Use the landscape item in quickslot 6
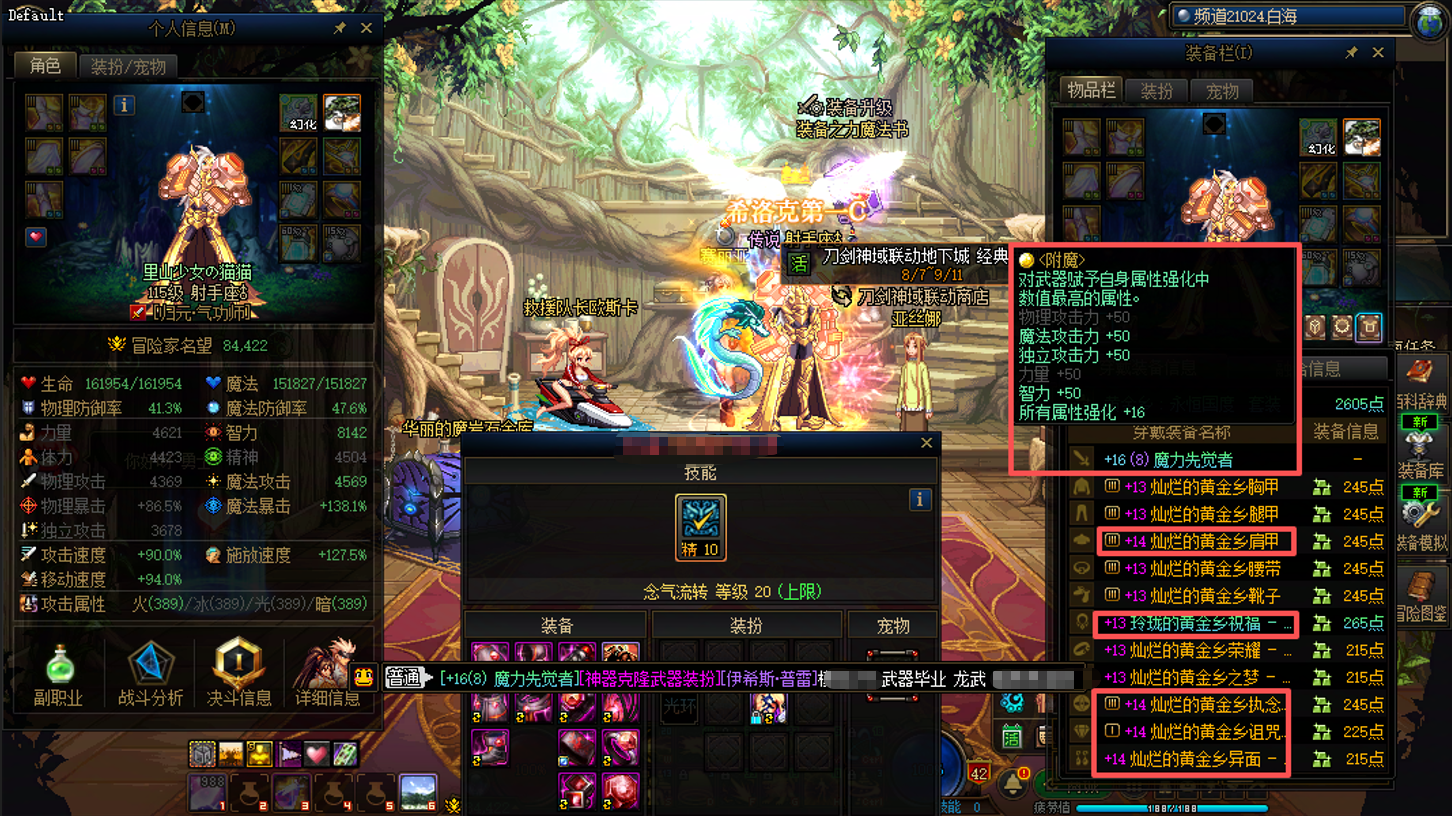1452x816 pixels. (418, 792)
